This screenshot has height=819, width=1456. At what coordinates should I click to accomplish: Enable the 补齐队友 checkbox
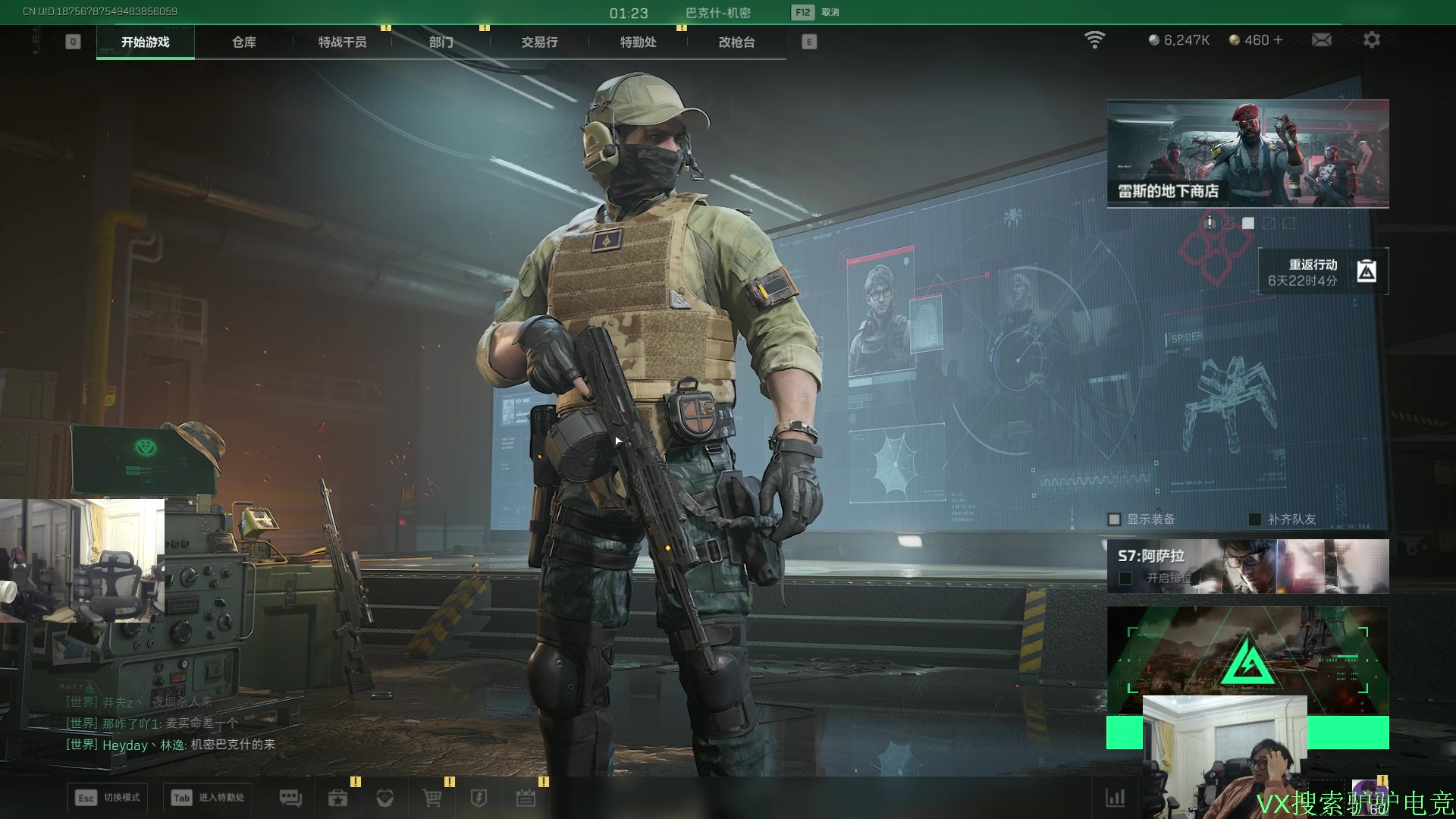1255,519
